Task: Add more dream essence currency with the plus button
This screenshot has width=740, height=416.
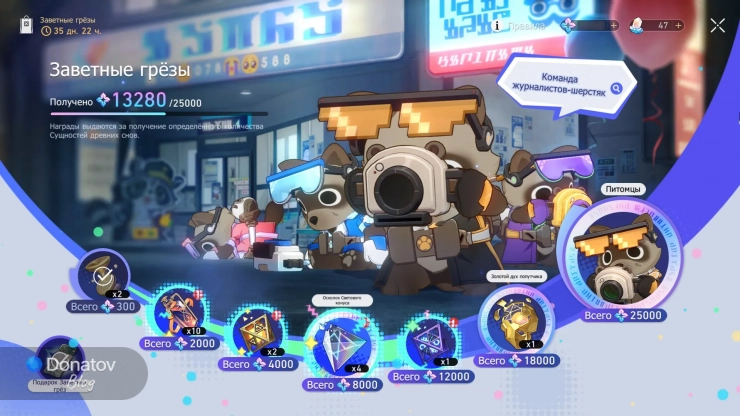Action: (613, 26)
